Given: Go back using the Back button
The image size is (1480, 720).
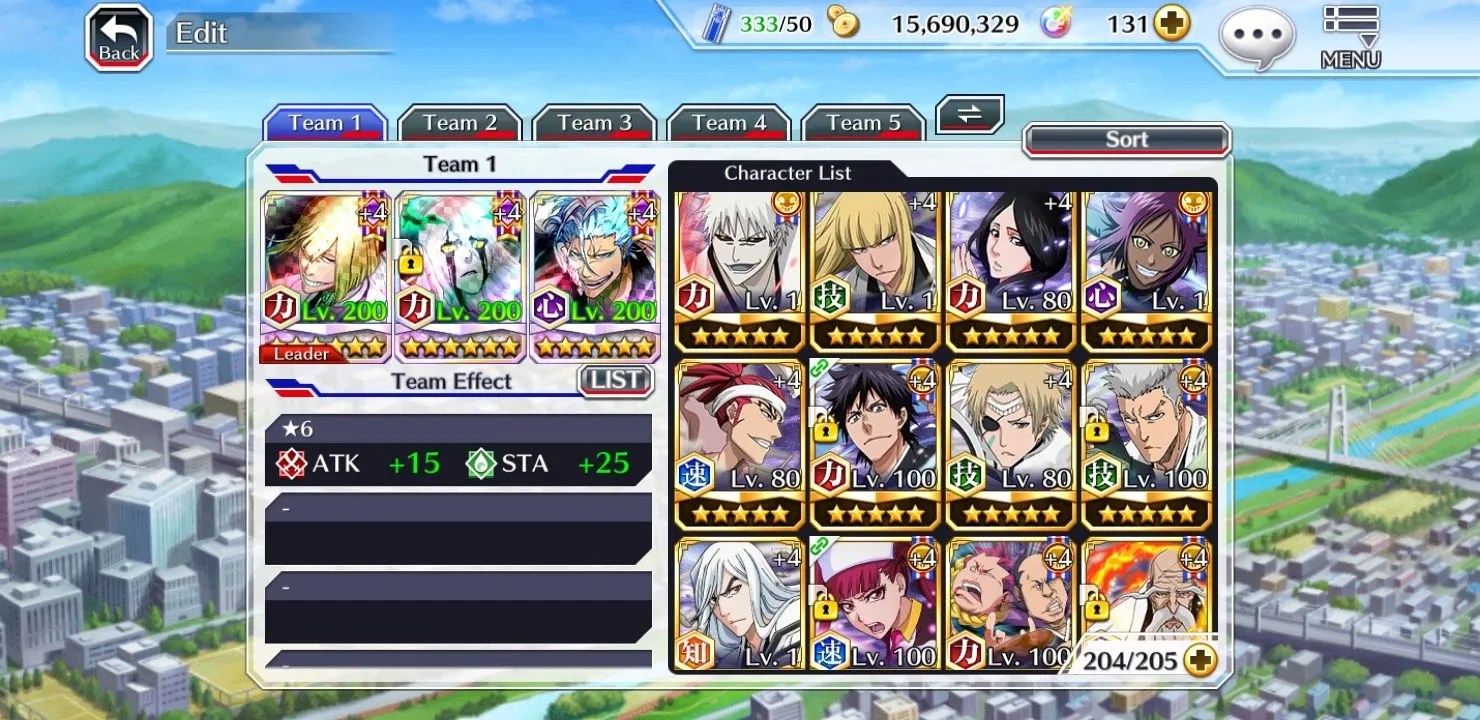Looking at the screenshot, I should [x=119, y=38].
